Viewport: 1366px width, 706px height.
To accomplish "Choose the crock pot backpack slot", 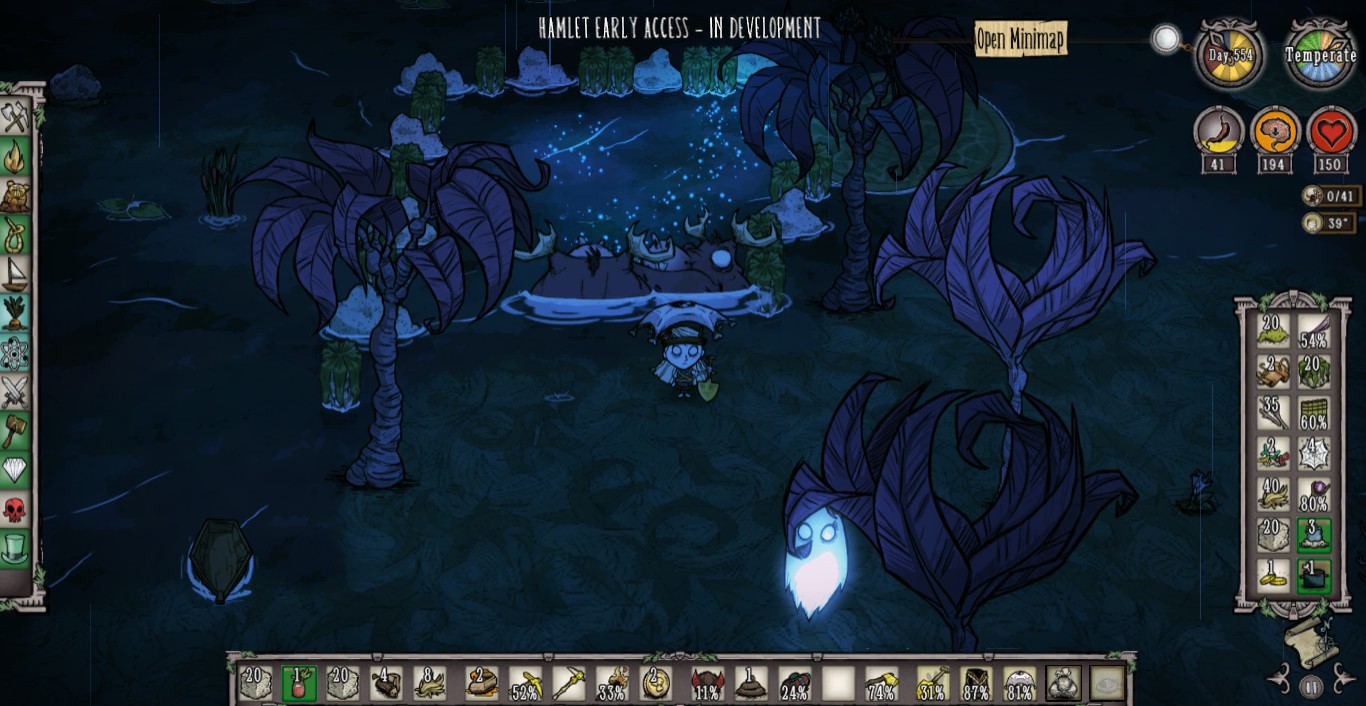I will point(1313,576).
